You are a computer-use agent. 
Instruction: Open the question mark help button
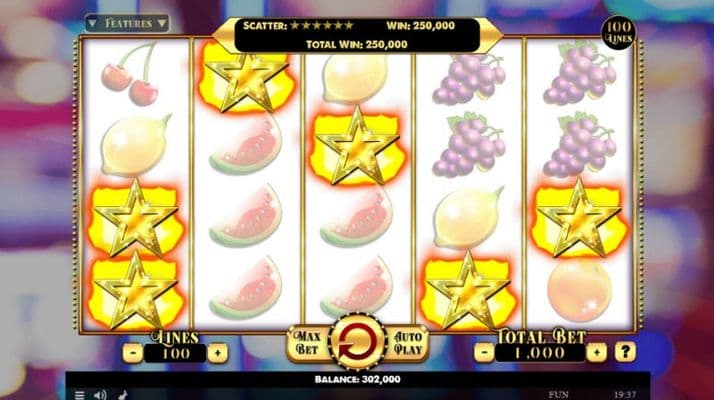point(626,352)
